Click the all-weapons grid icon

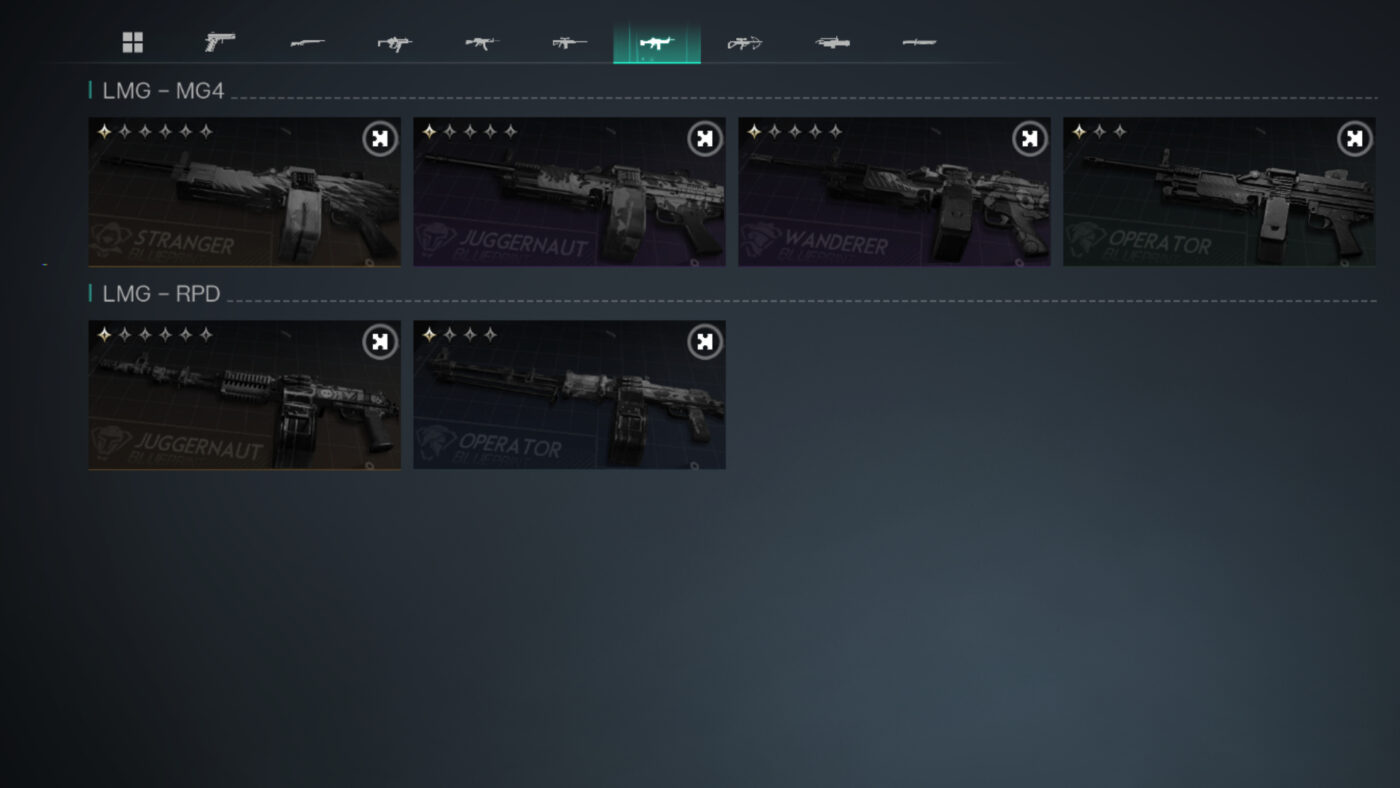pos(133,42)
